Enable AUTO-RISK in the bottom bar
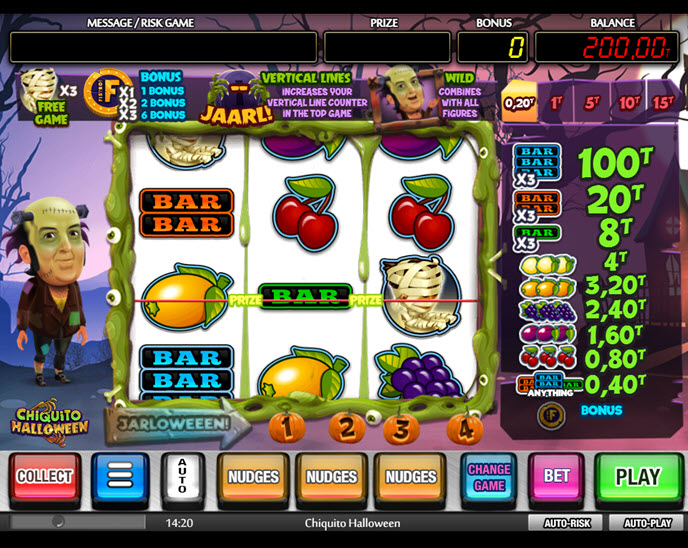This screenshot has width=688, height=548. click(567, 523)
